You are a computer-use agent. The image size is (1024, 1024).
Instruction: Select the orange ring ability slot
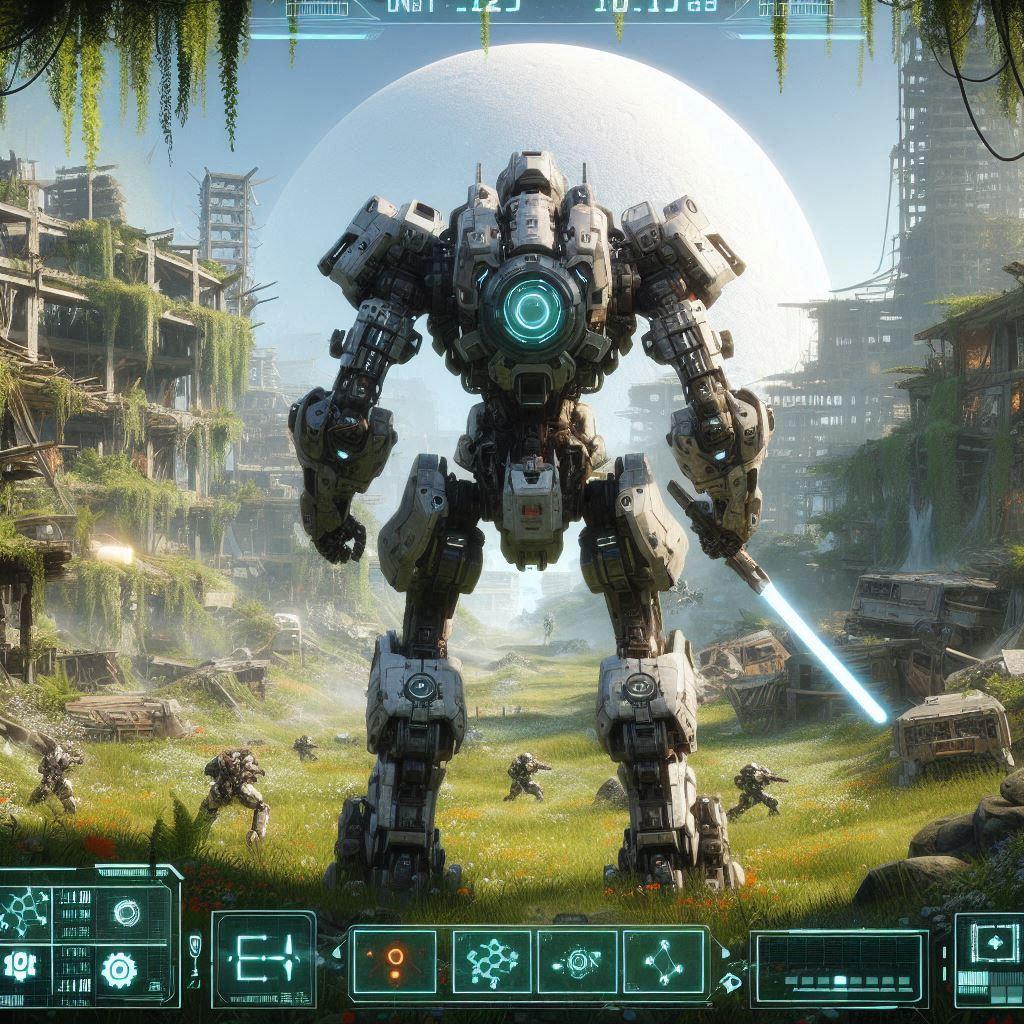coord(394,961)
